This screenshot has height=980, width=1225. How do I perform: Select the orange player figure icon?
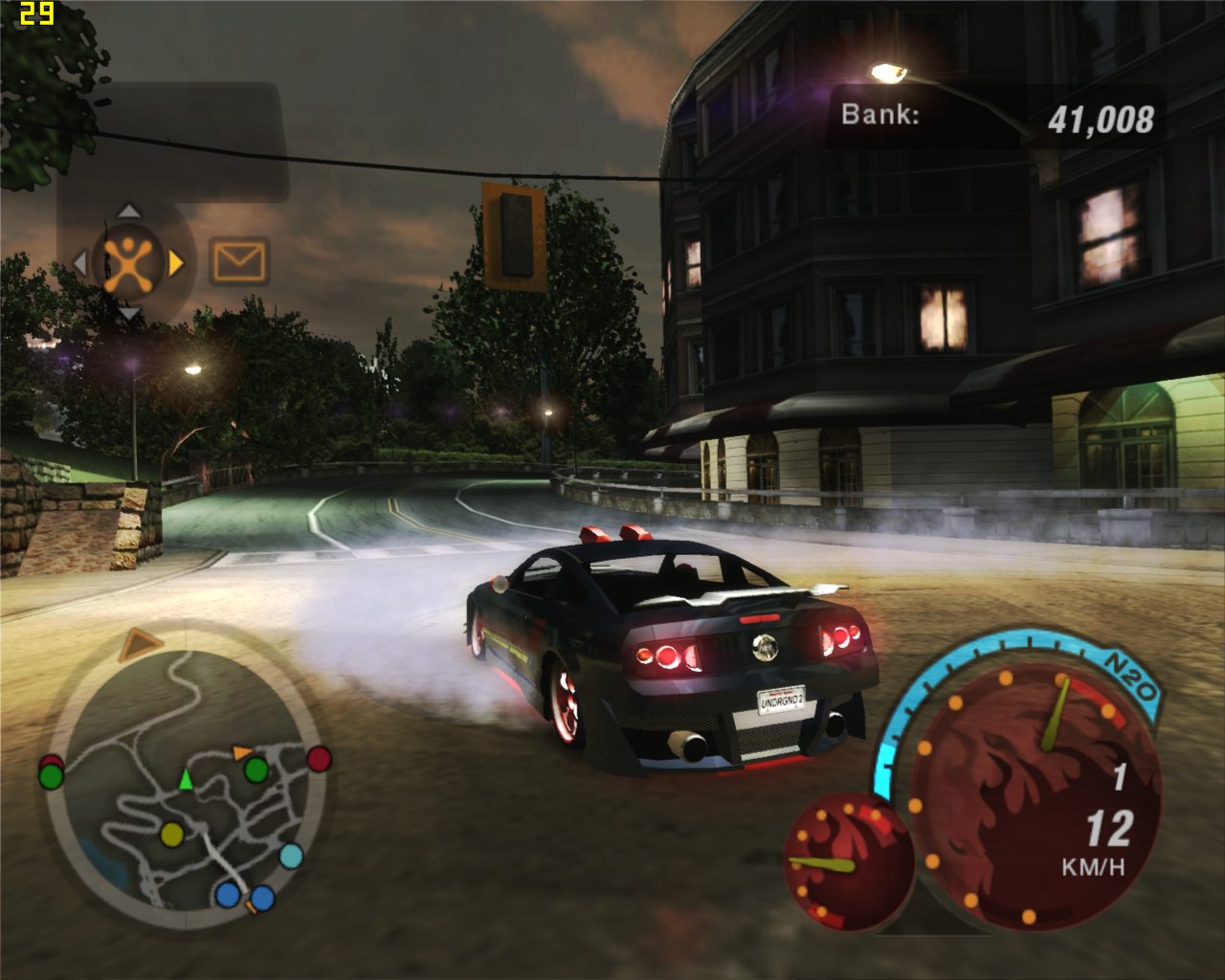pyautogui.click(x=128, y=262)
